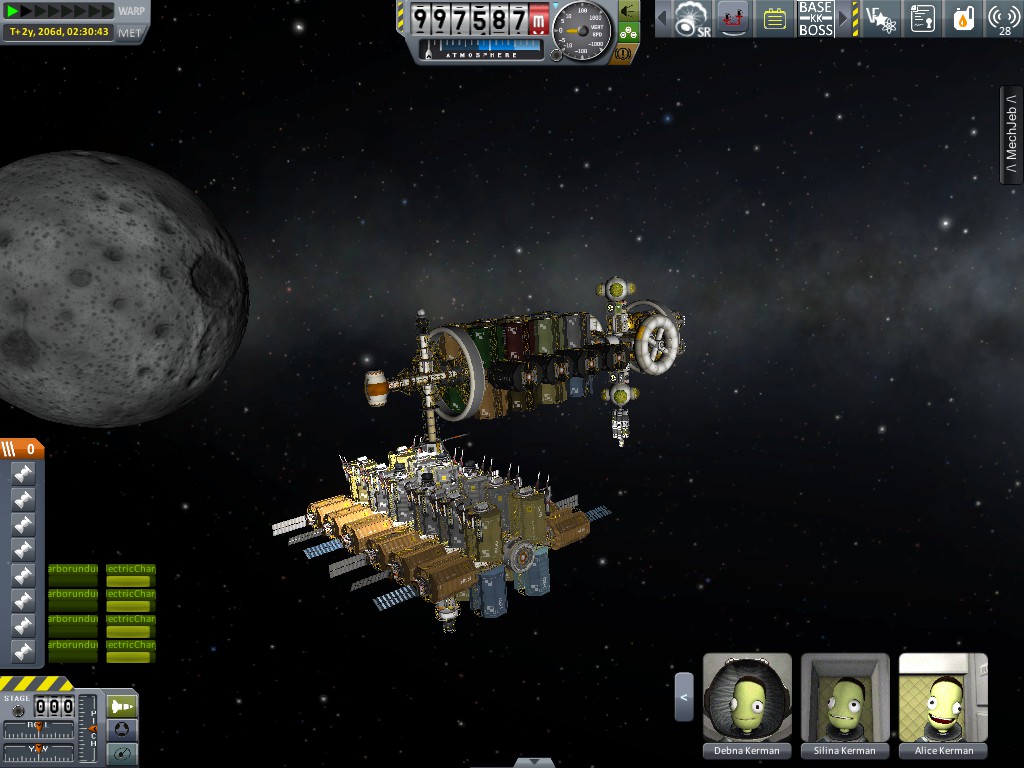Open the signal antenna toolbar icon
The height and width of the screenshot is (768, 1024).
tap(1003, 18)
